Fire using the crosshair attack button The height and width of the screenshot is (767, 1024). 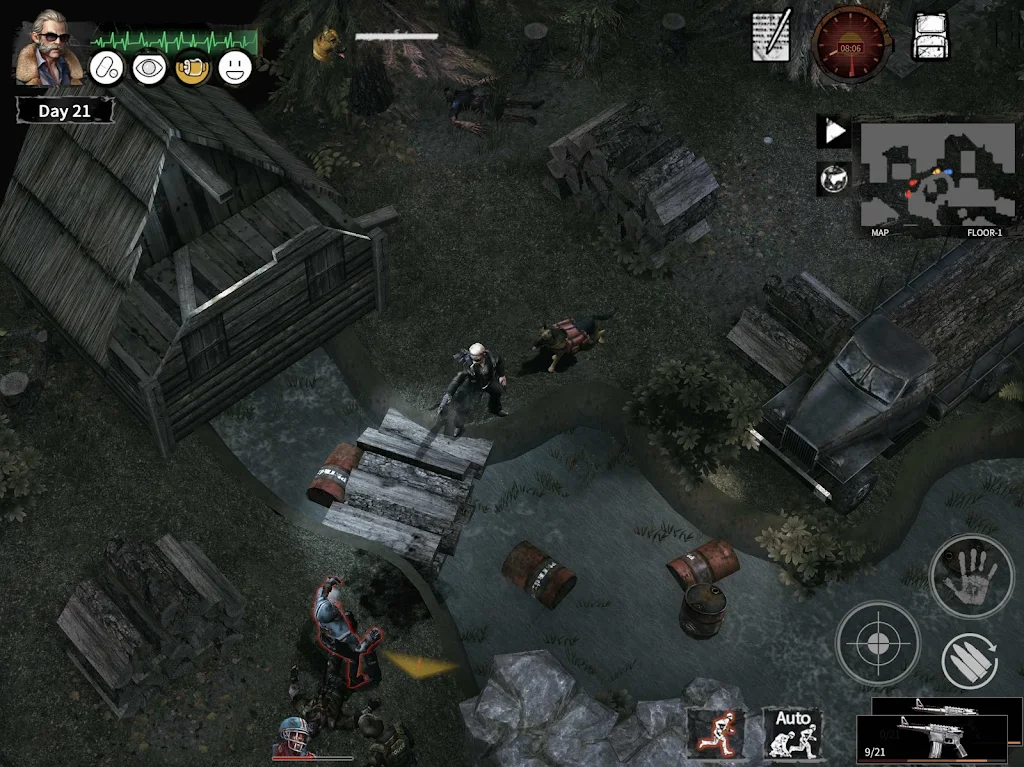[x=877, y=643]
